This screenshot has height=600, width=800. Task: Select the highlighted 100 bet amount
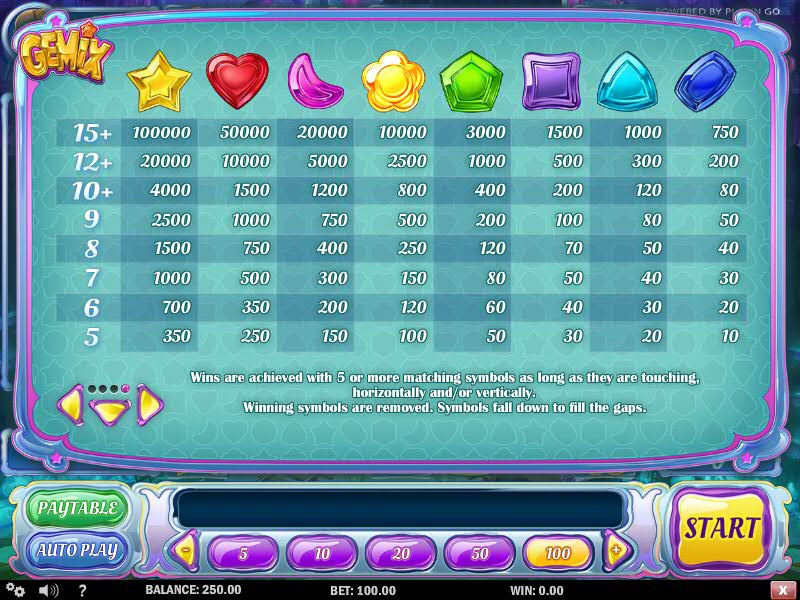pos(559,552)
